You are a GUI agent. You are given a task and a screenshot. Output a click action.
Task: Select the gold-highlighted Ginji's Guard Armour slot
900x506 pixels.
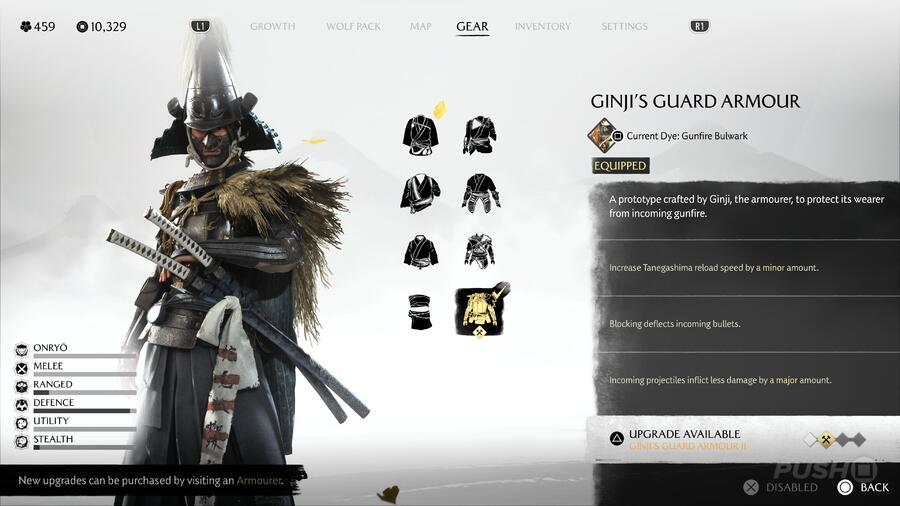click(482, 310)
